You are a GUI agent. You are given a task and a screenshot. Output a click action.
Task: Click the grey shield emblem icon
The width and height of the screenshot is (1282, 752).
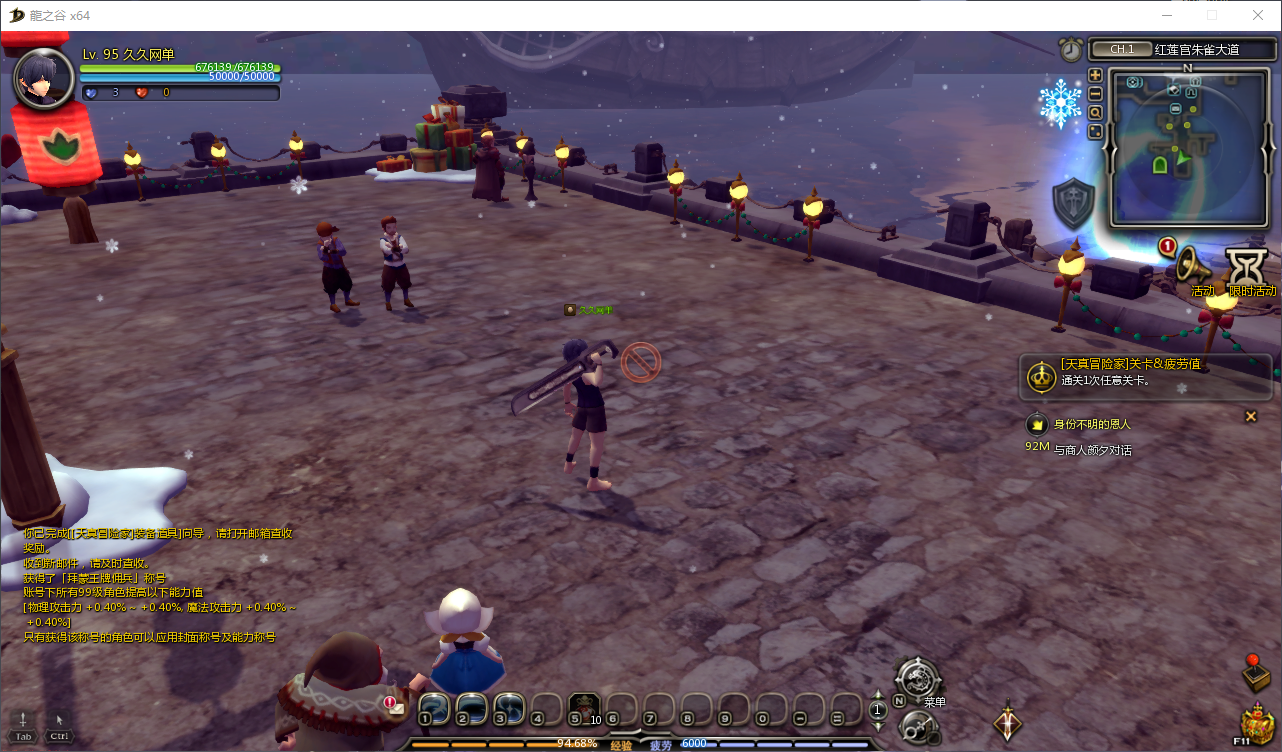pos(1073,202)
